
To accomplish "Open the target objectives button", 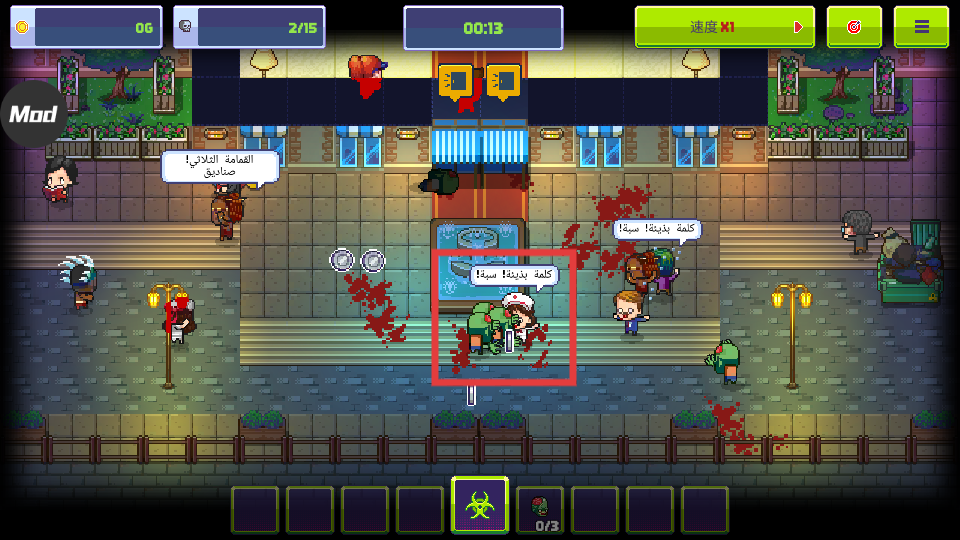I will (x=854, y=27).
